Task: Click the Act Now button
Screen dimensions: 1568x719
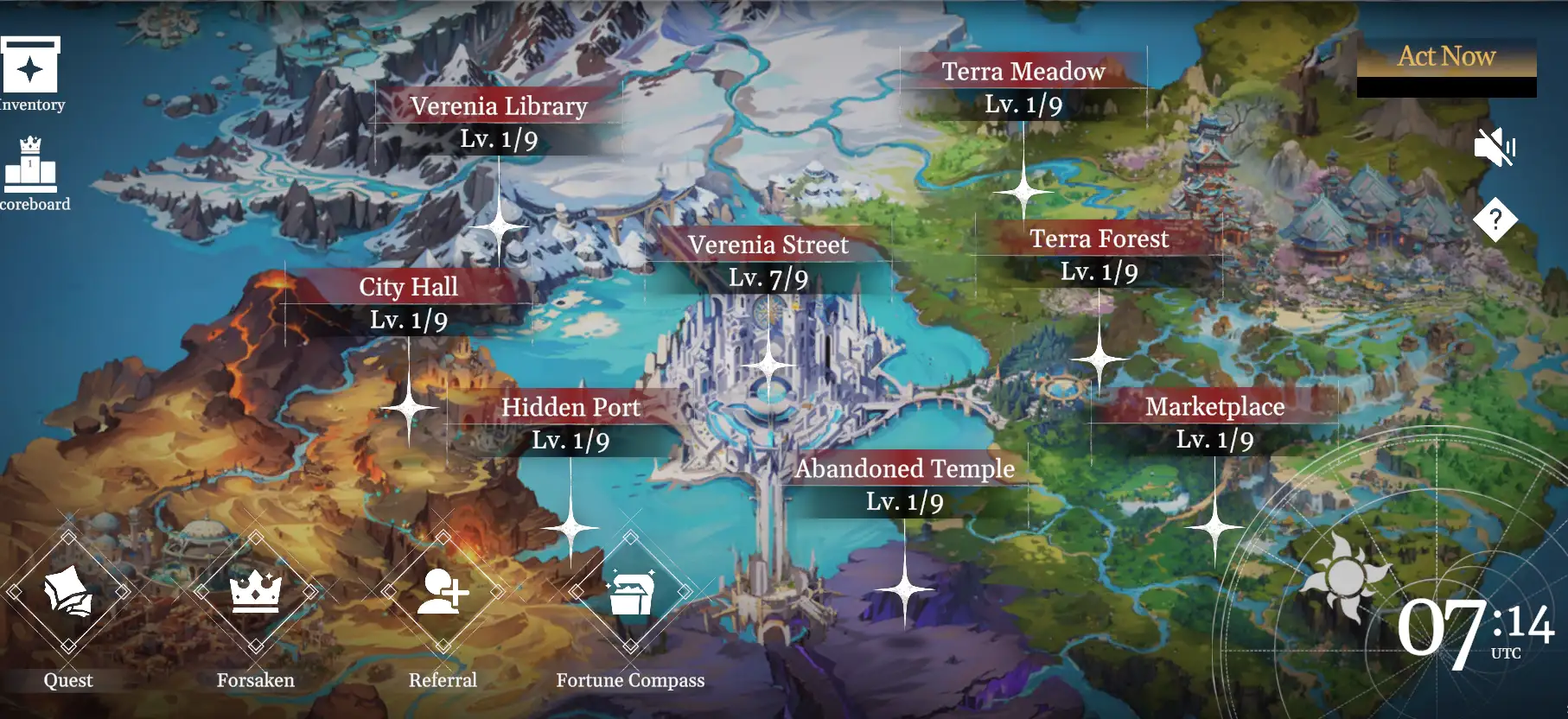Action: [x=1446, y=57]
